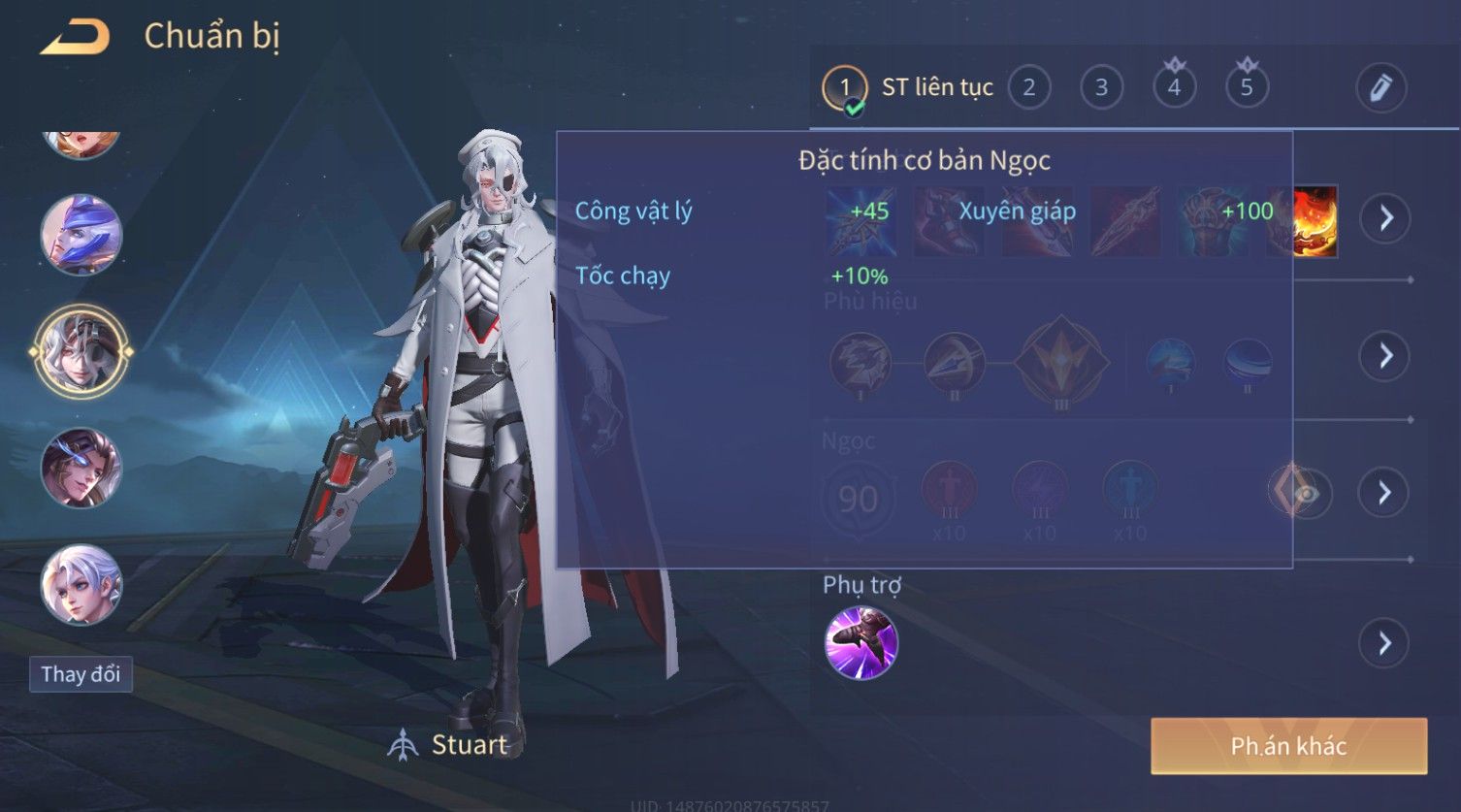Select the ST liên tục preset 1
Image resolution: width=1461 pixels, height=812 pixels.
pyautogui.click(x=845, y=88)
